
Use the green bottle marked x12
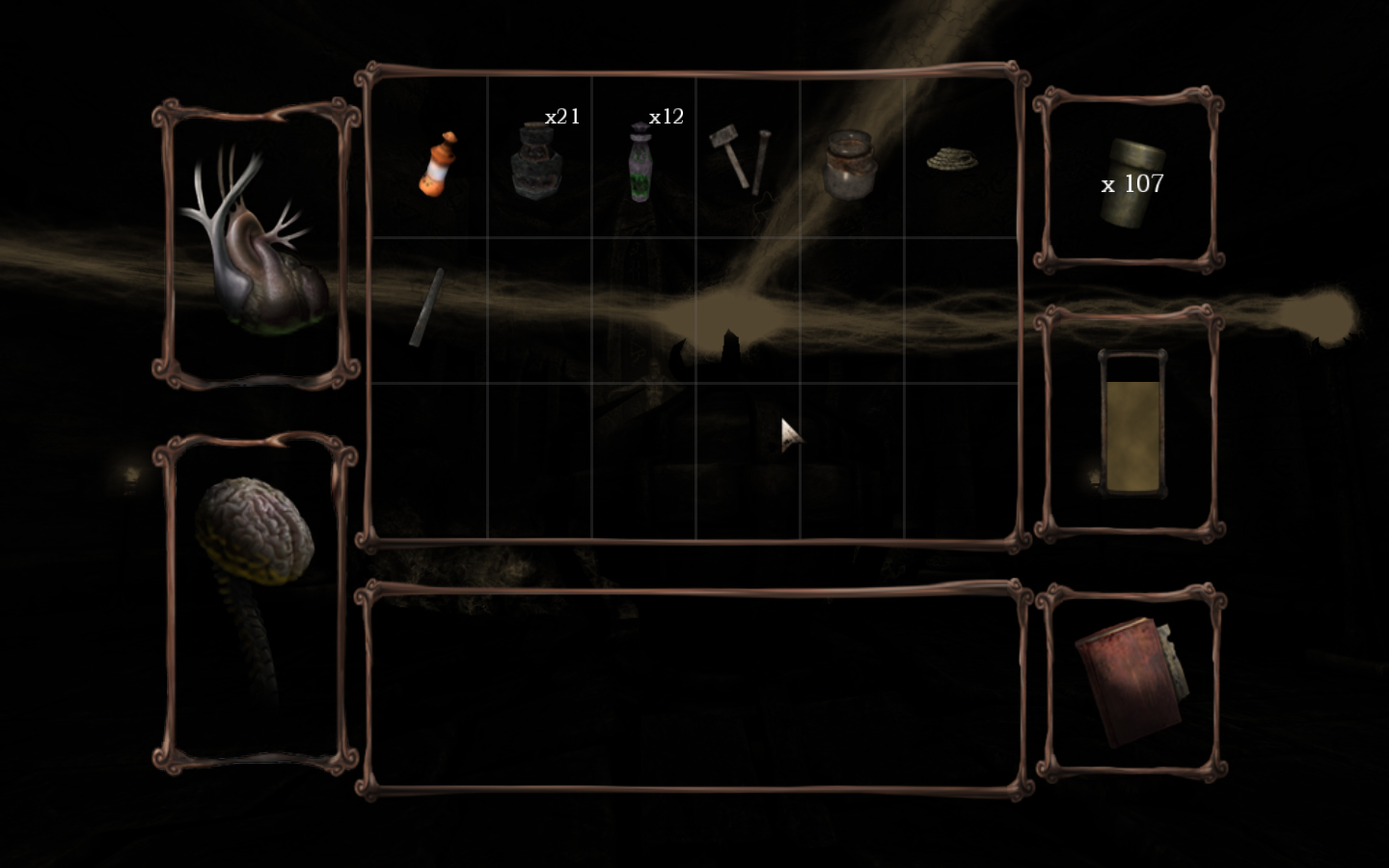(x=640, y=164)
